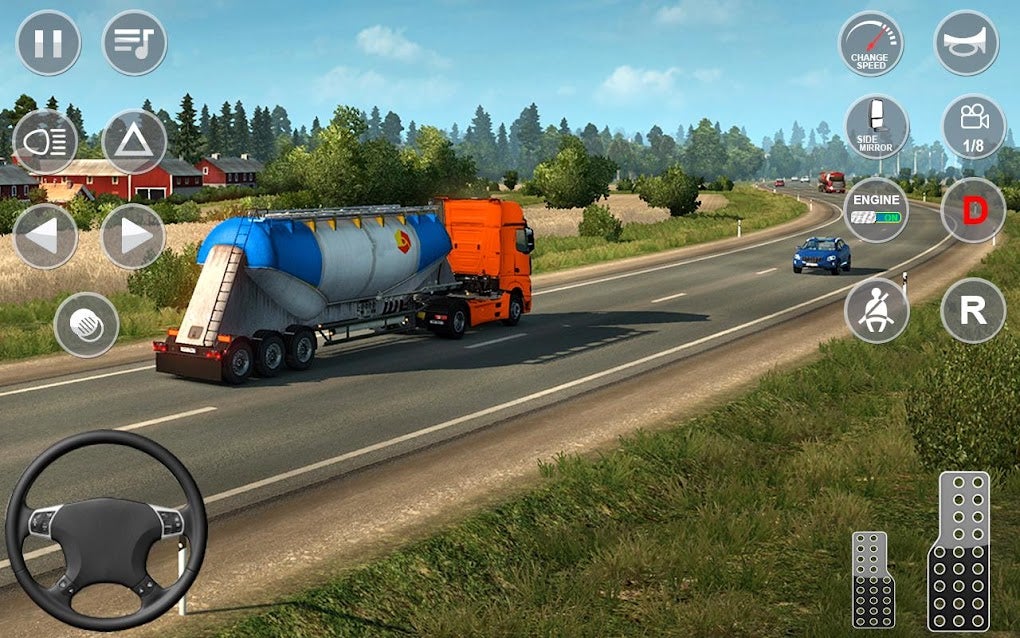This screenshot has width=1020, height=638.
Task: Tap the Change Speed gauge button
Action: click(870, 43)
